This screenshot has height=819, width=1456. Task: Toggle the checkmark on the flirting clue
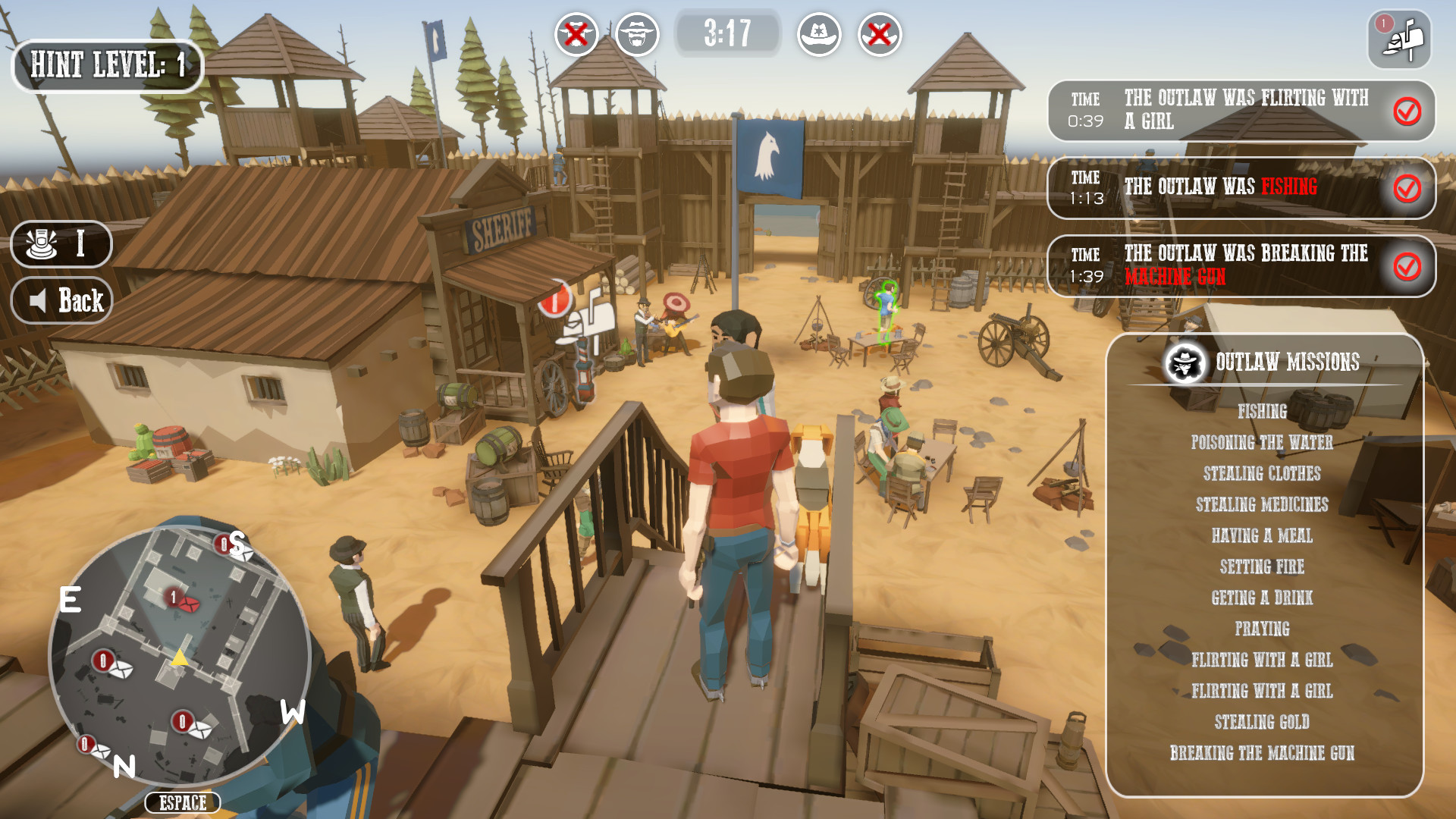click(x=1407, y=110)
